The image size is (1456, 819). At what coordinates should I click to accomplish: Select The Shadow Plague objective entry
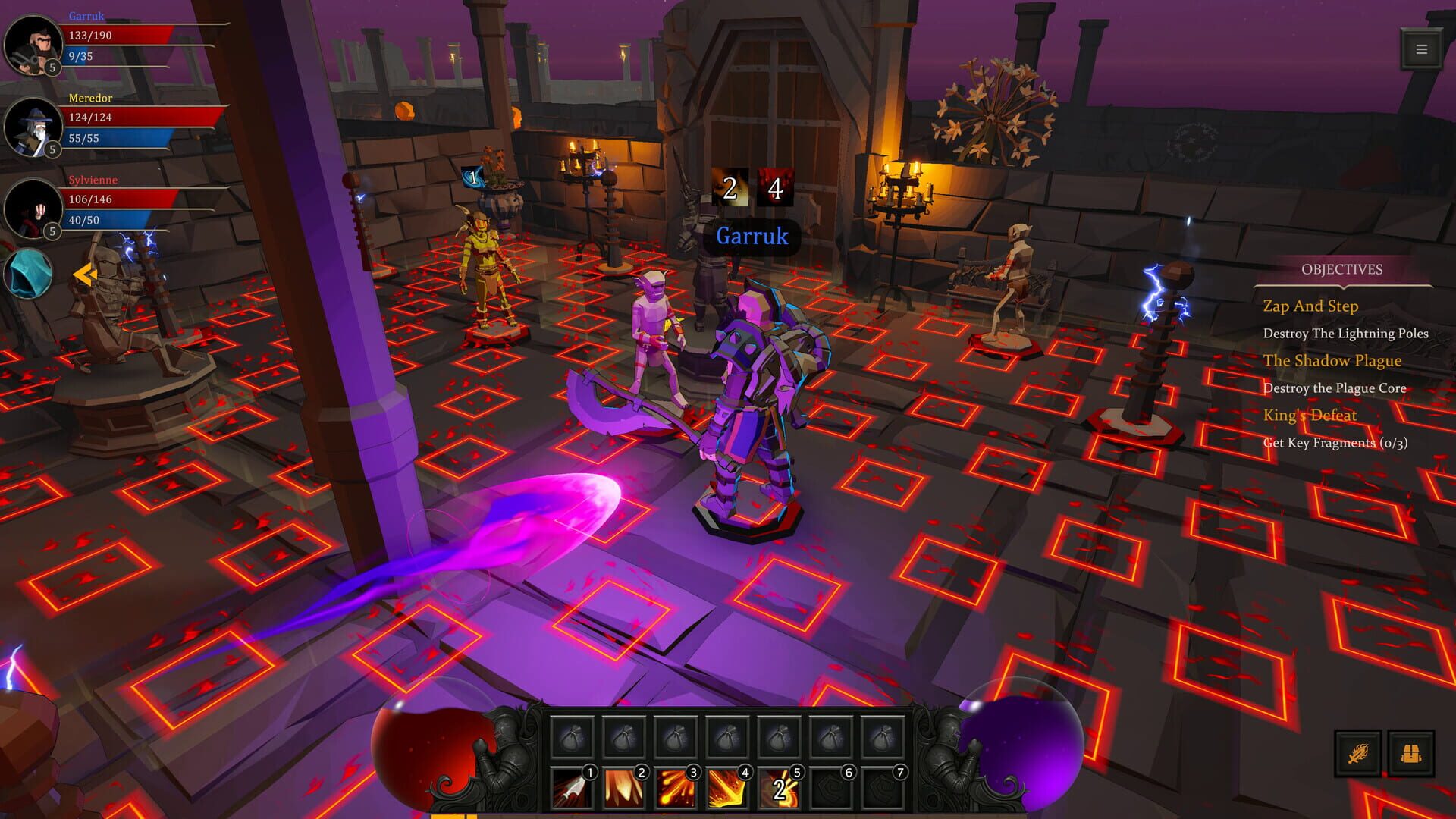1332,361
